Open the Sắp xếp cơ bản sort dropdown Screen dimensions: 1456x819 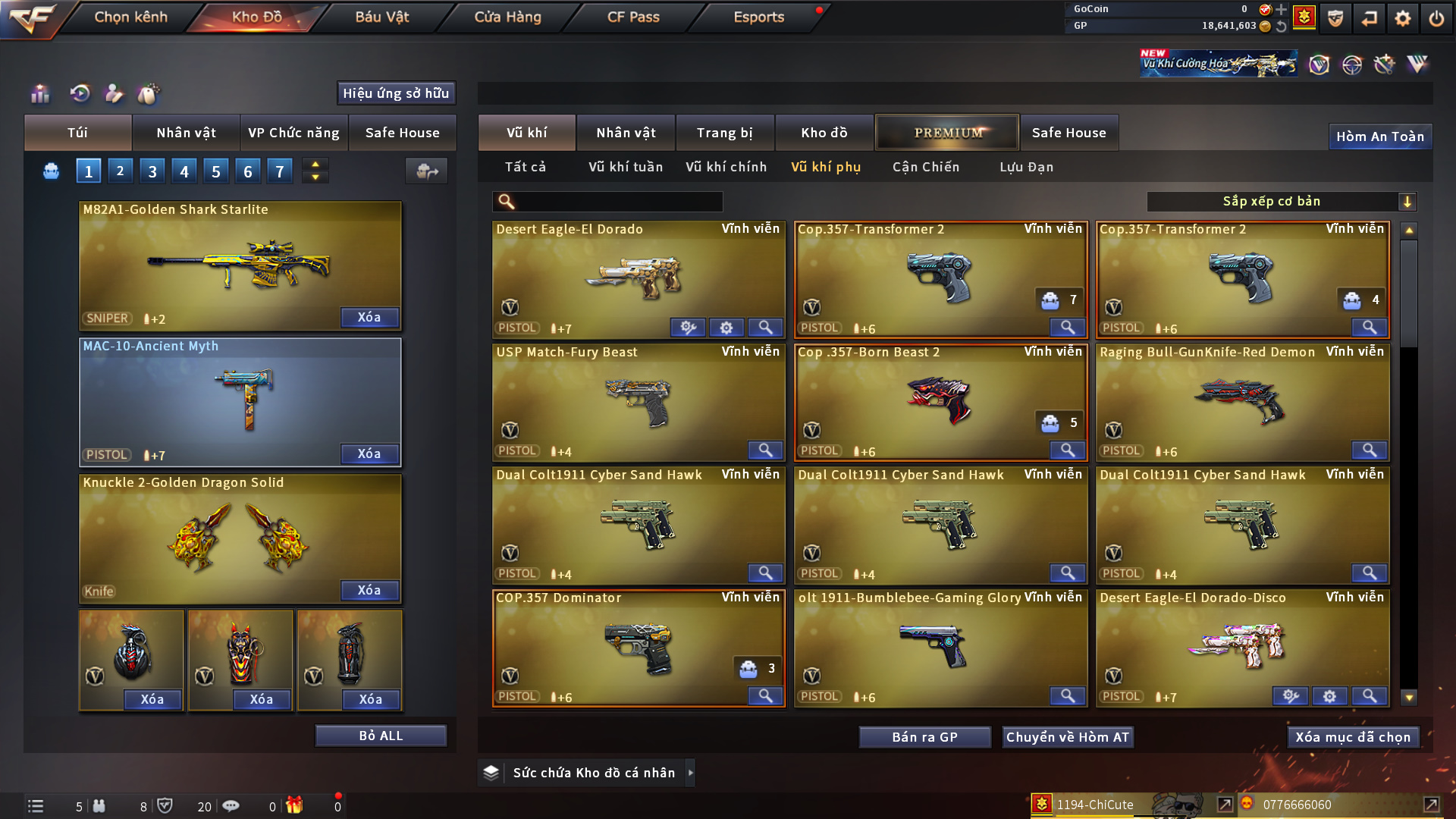point(1281,202)
